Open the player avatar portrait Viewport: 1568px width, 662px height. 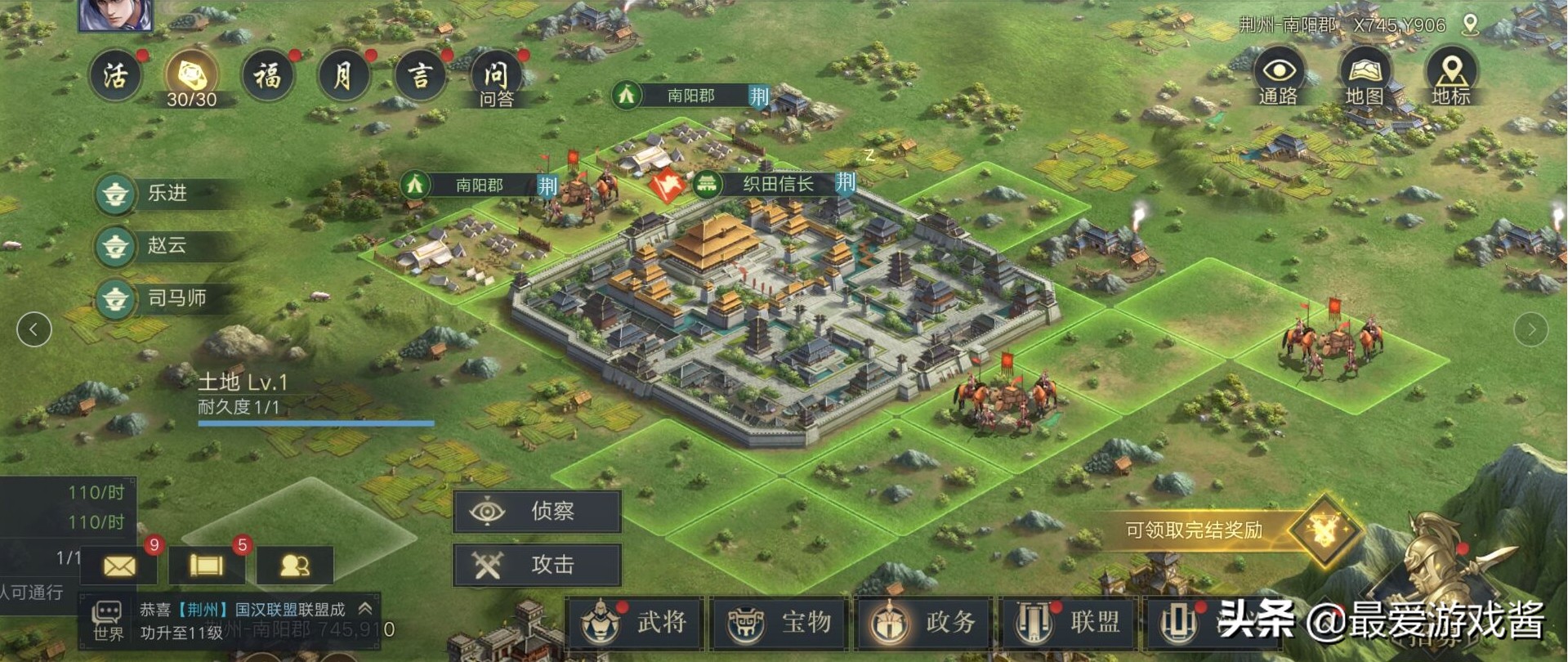point(115,15)
